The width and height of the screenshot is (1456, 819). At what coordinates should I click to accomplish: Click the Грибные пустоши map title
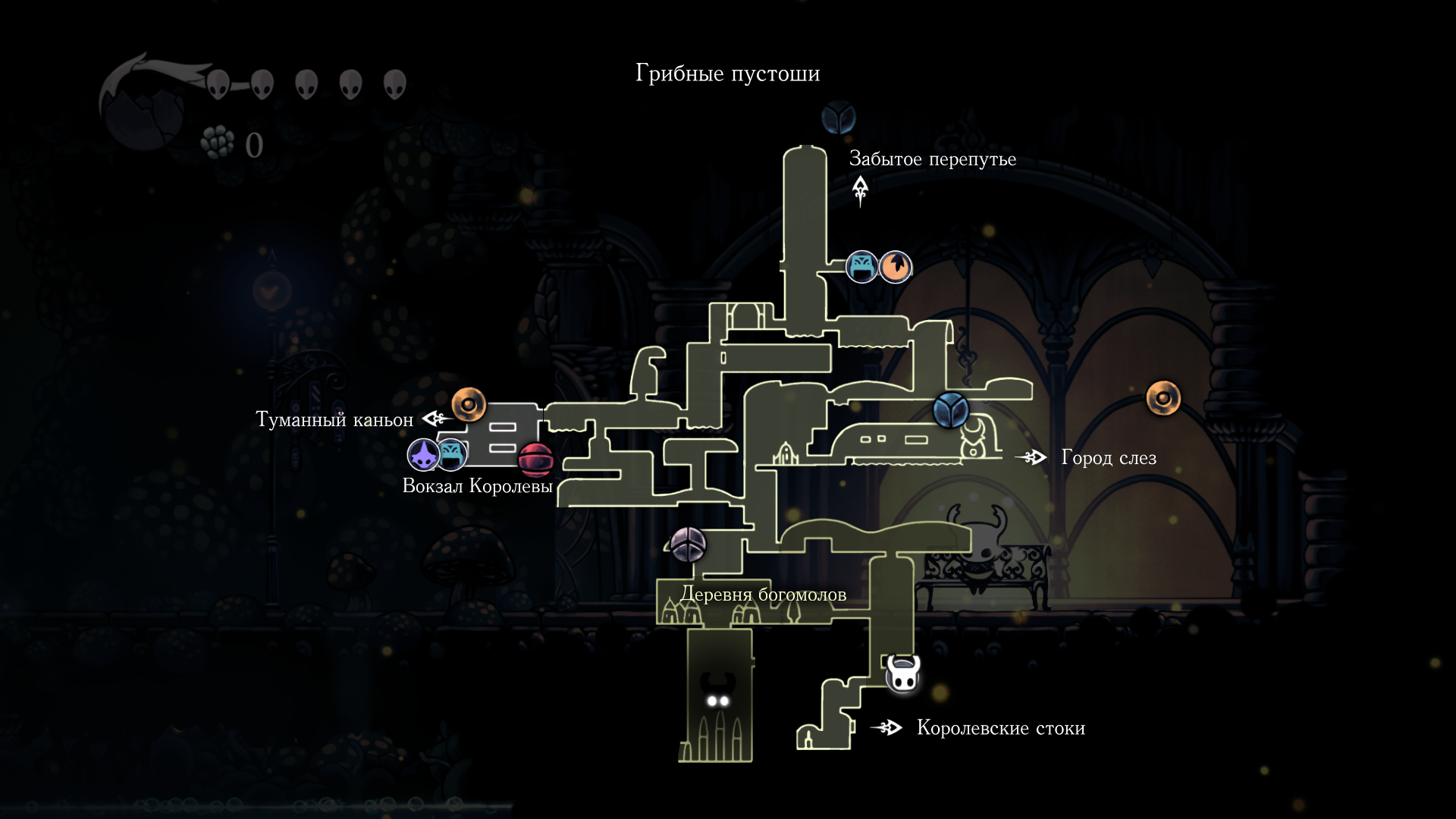pyautogui.click(x=727, y=74)
